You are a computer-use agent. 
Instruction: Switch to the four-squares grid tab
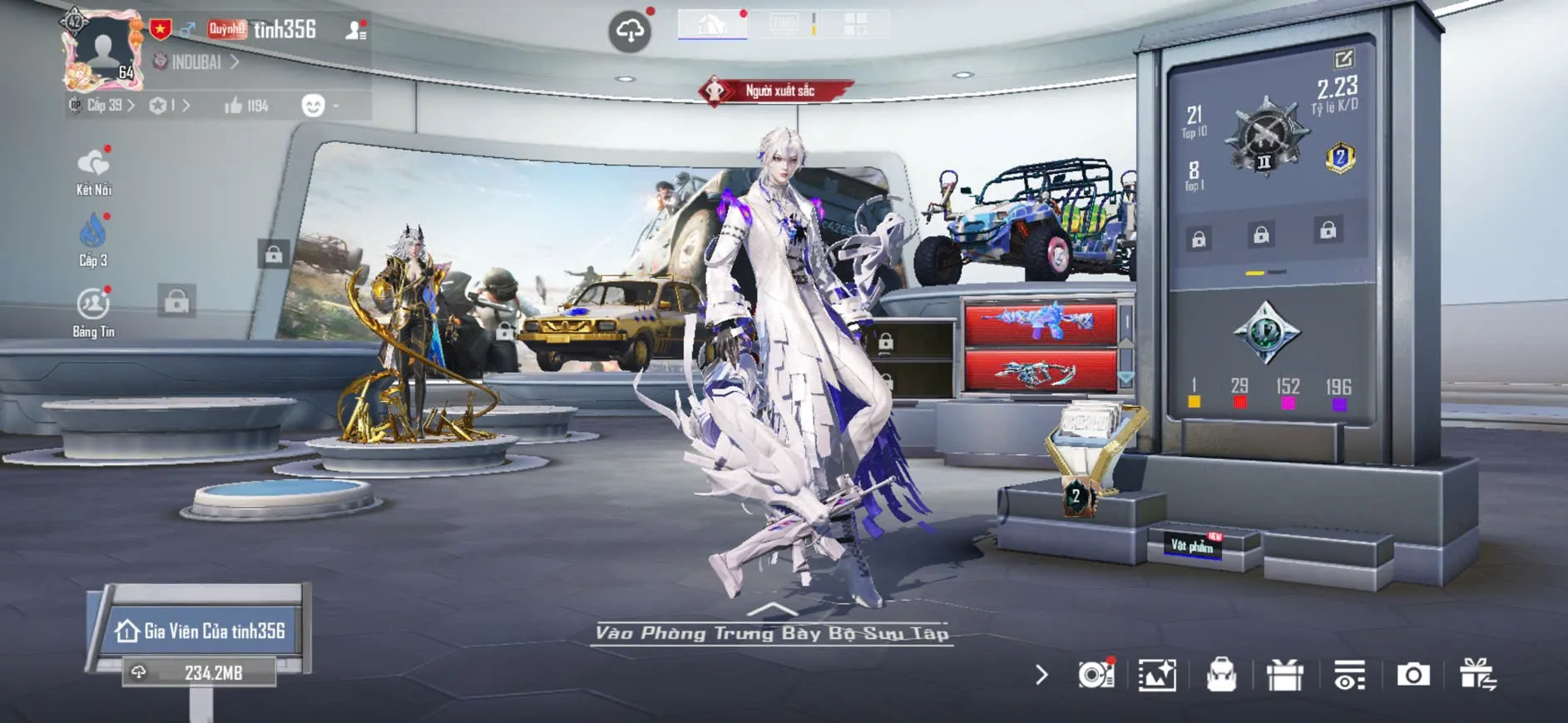[x=855, y=24]
